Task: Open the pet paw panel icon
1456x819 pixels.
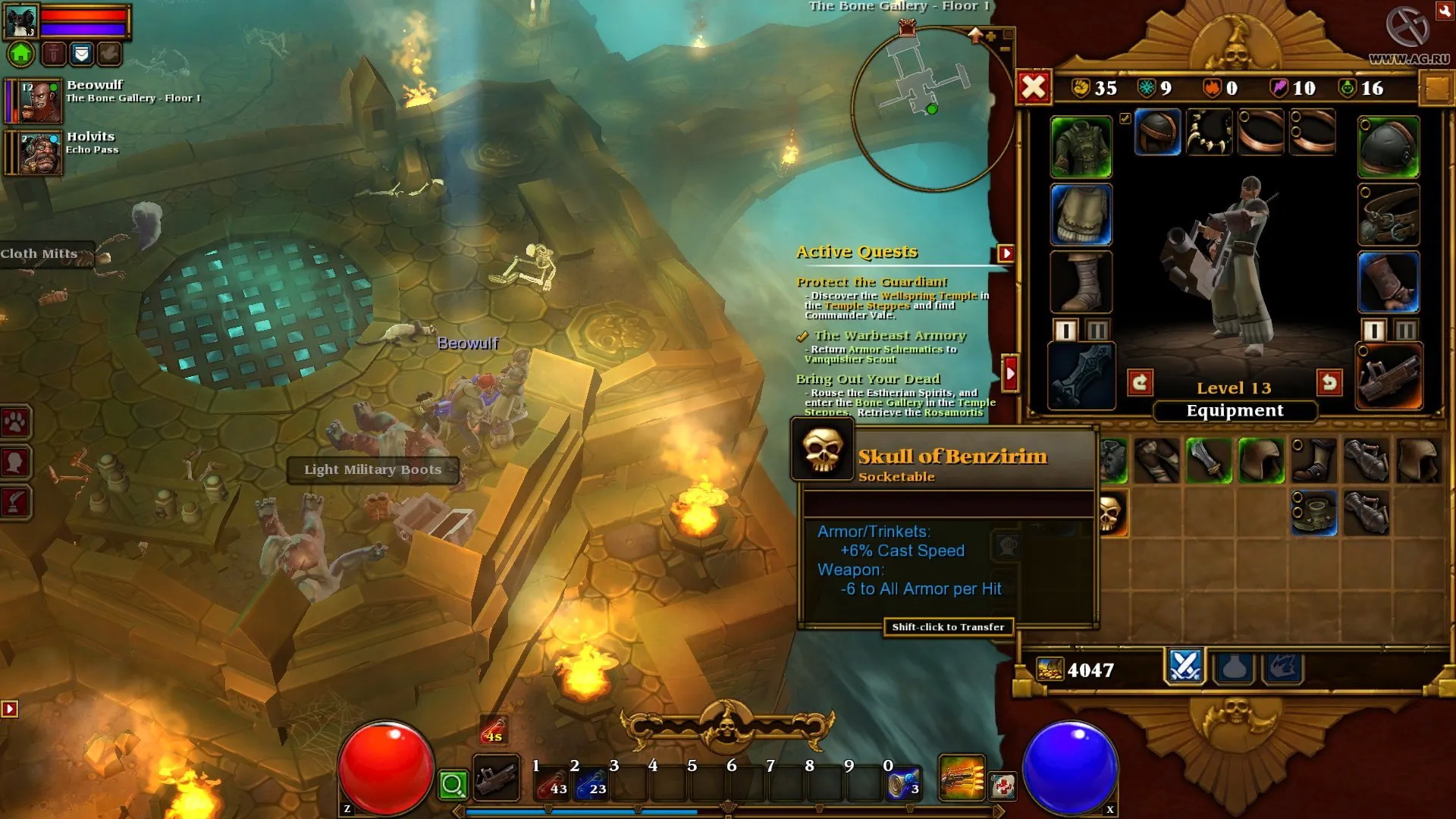Action: click(x=16, y=422)
